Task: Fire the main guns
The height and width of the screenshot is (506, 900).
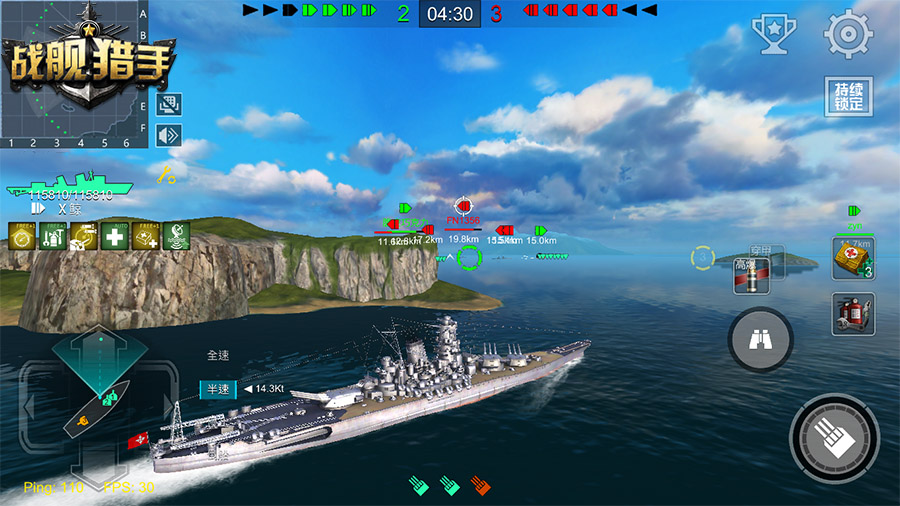Action: pos(834,436)
